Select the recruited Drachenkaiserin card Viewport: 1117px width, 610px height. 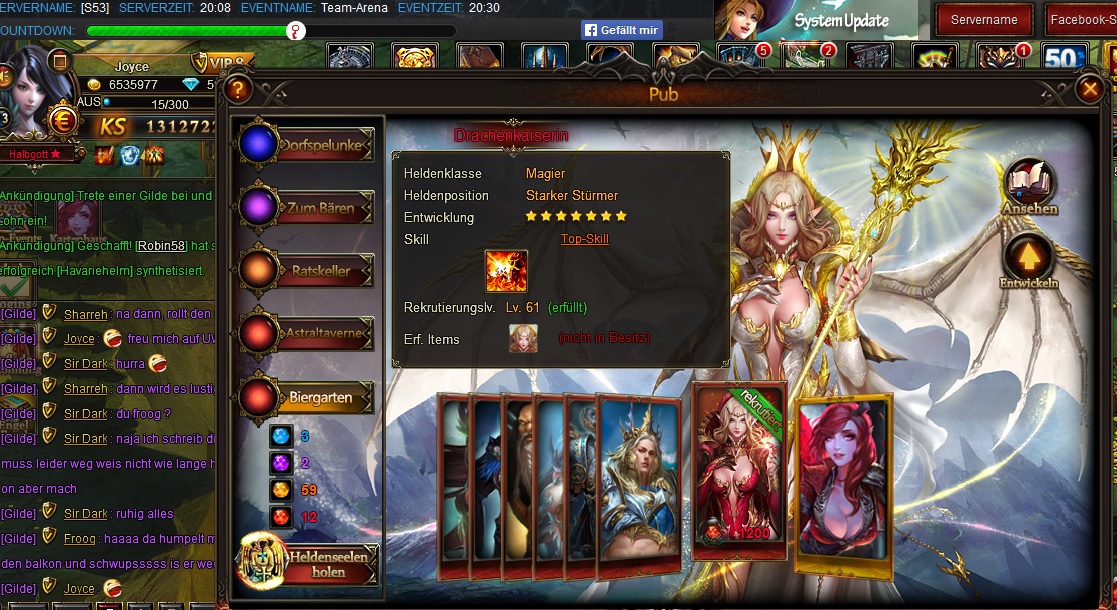point(739,470)
